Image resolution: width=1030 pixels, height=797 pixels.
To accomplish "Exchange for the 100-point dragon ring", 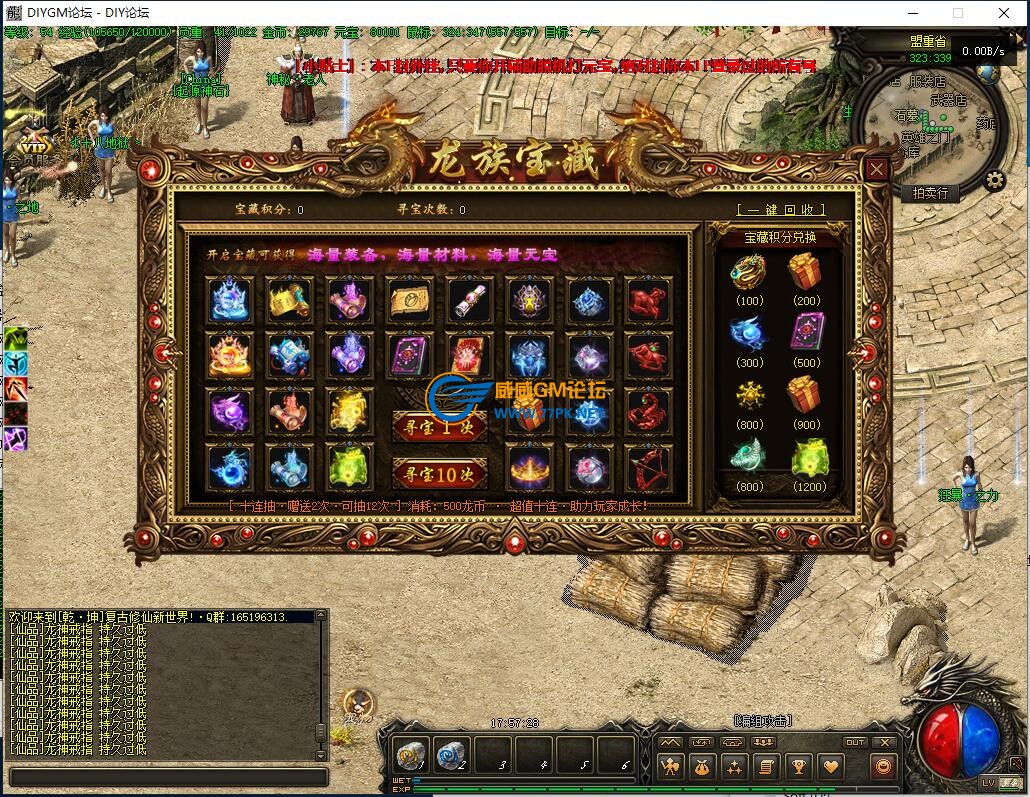I will (x=747, y=273).
